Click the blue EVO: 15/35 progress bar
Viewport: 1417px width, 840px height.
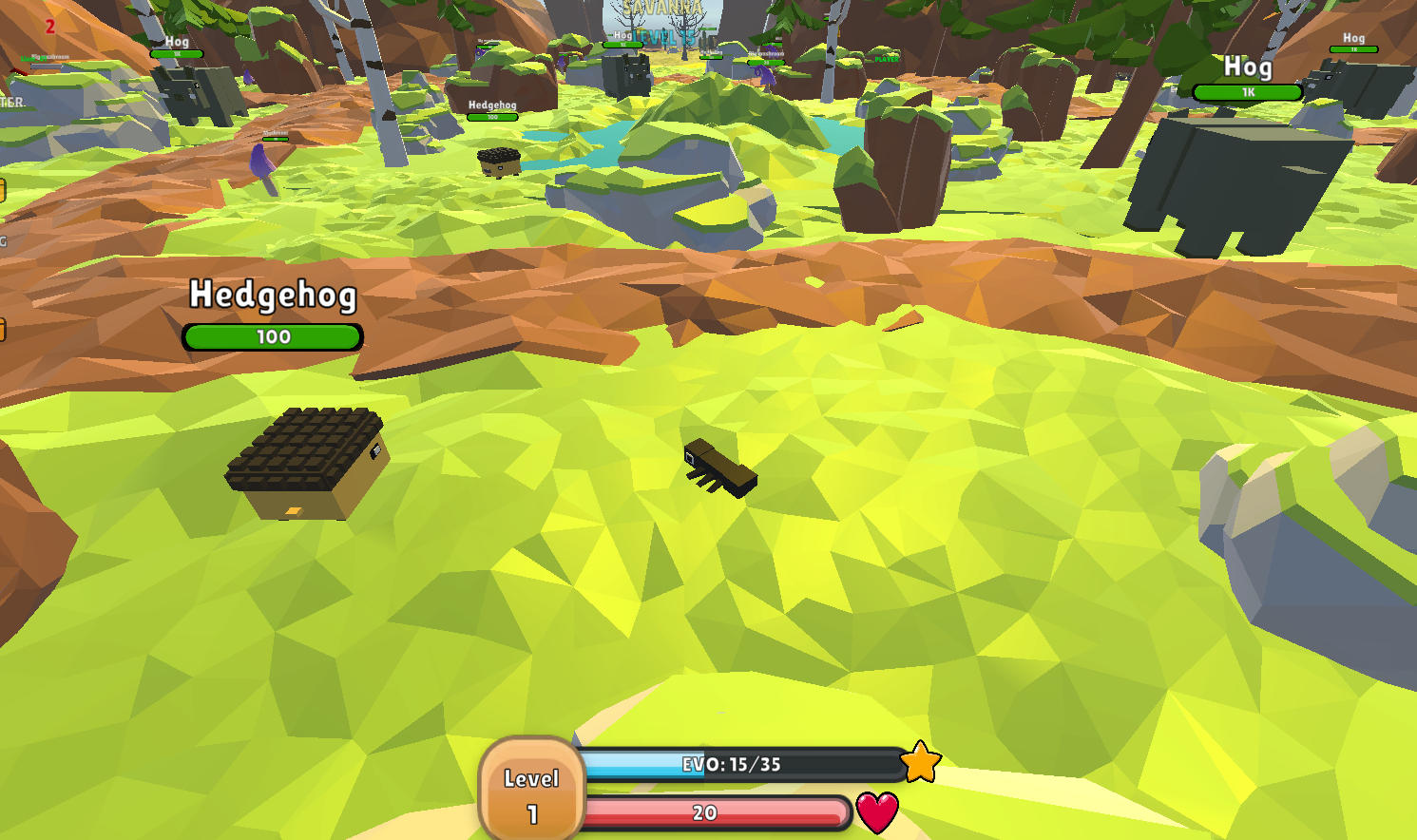click(x=732, y=763)
